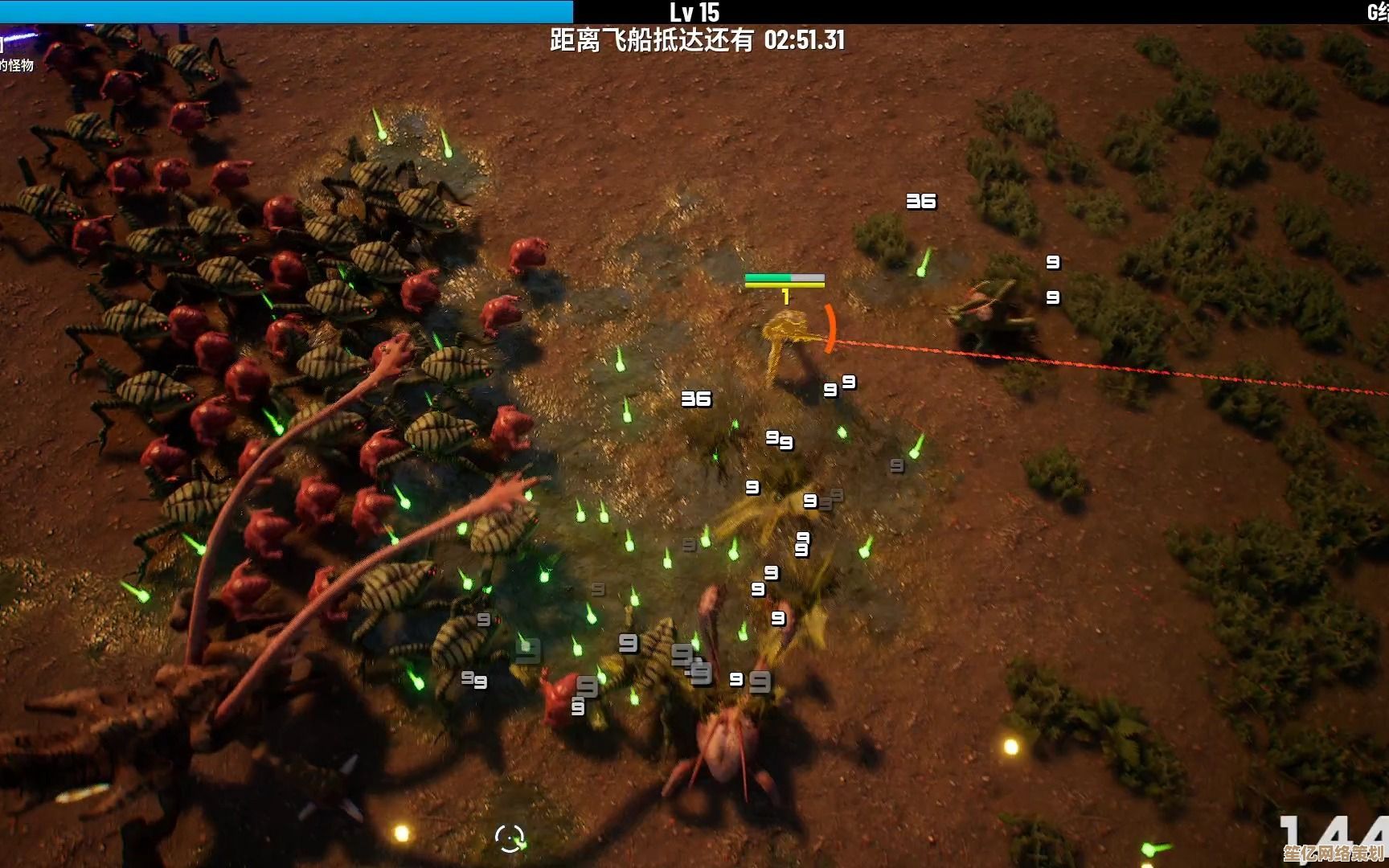The image size is (1389, 868).
Task: Click the crosshair reticle at bottom center
Action: pos(509,838)
